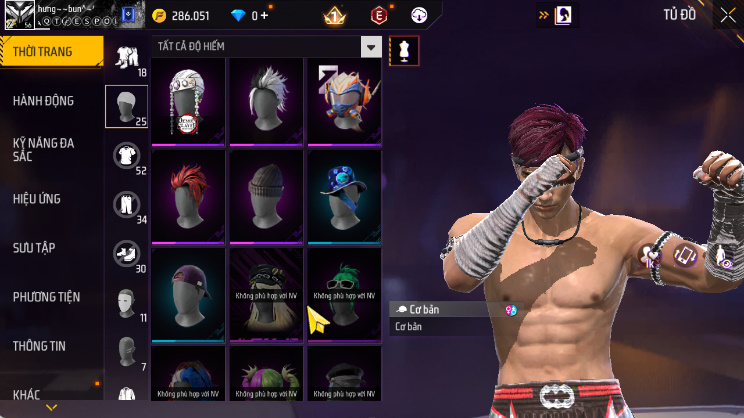This screenshot has height=418, width=744.
Task: Show the Phương Tiện tab
Action: tap(50, 296)
